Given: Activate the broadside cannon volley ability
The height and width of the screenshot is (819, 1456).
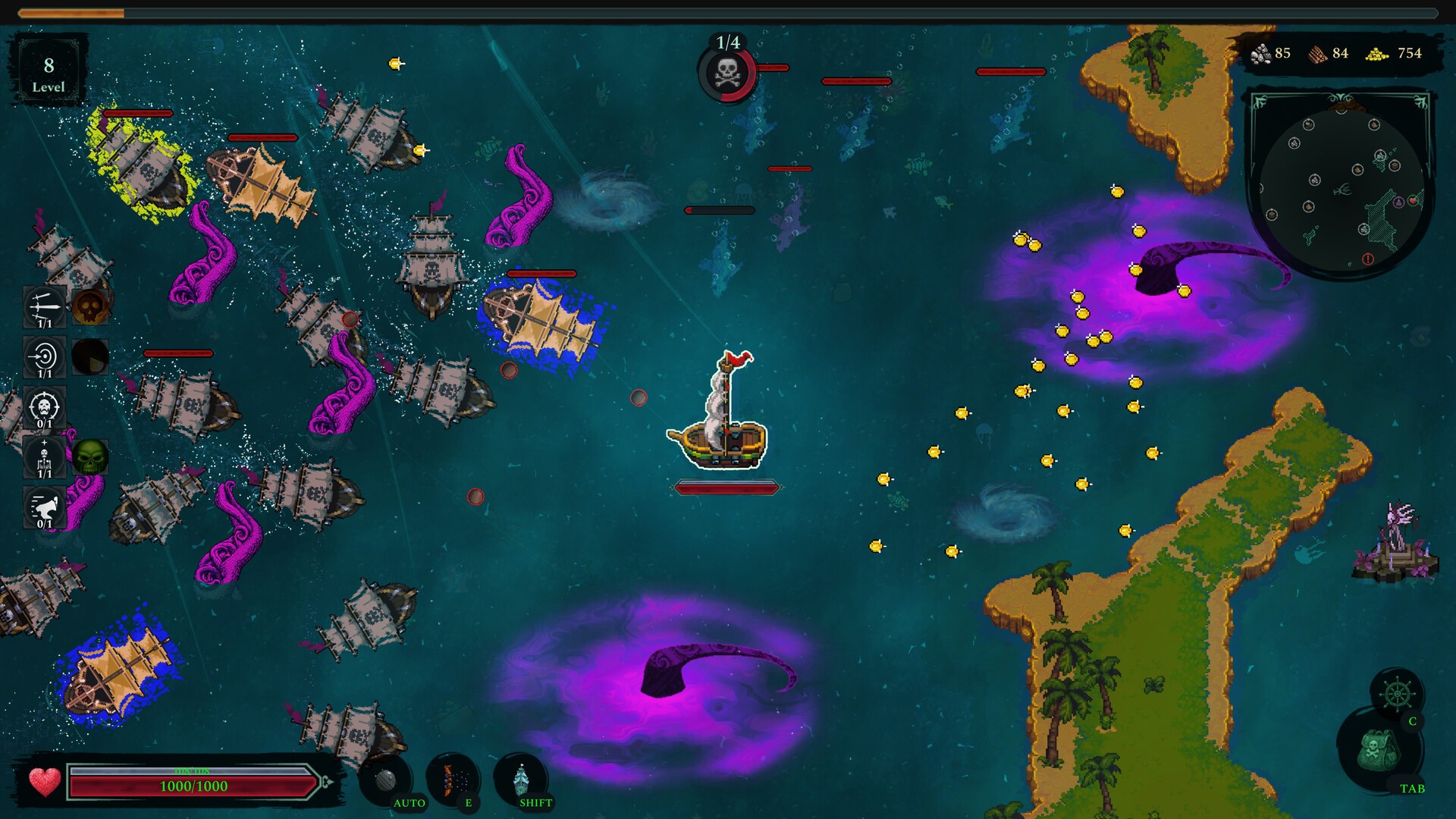Looking at the screenshot, I should (453, 780).
